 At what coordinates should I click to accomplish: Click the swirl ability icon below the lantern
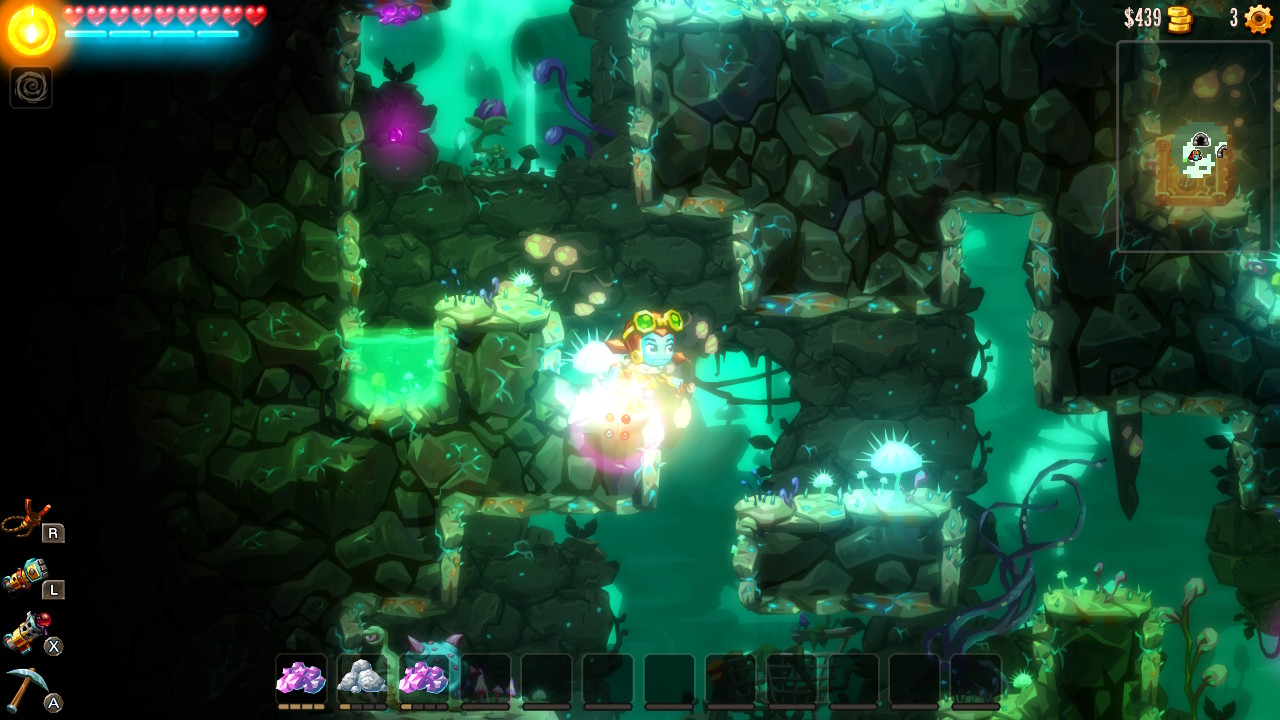(x=31, y=88)
